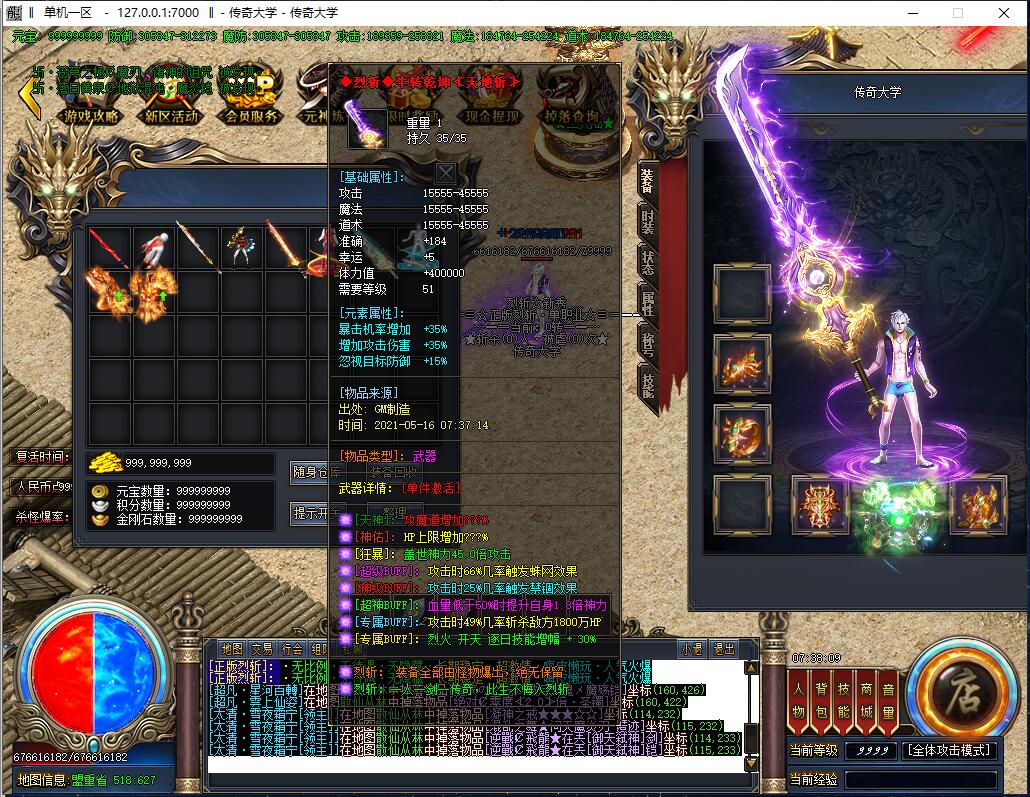Screen dimensions: 1030x797
Task: Open the 人物 character panel
Action: [x=798, y=699]
